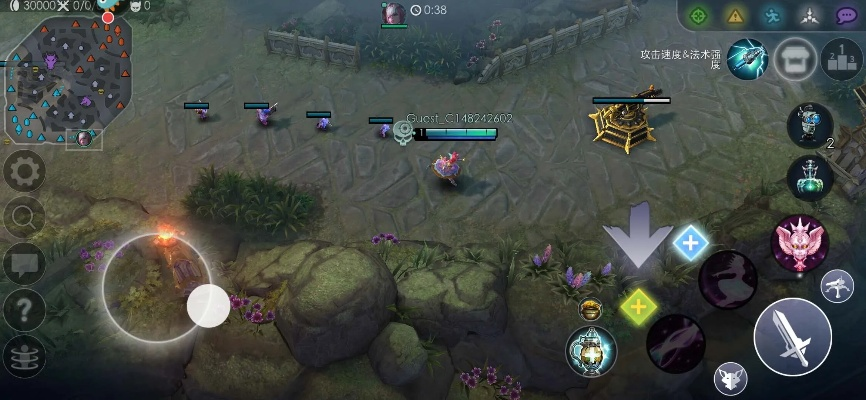This screenshot has width=866, height=400.
Task: Tap the sword basic attack button
Action: 792,337
